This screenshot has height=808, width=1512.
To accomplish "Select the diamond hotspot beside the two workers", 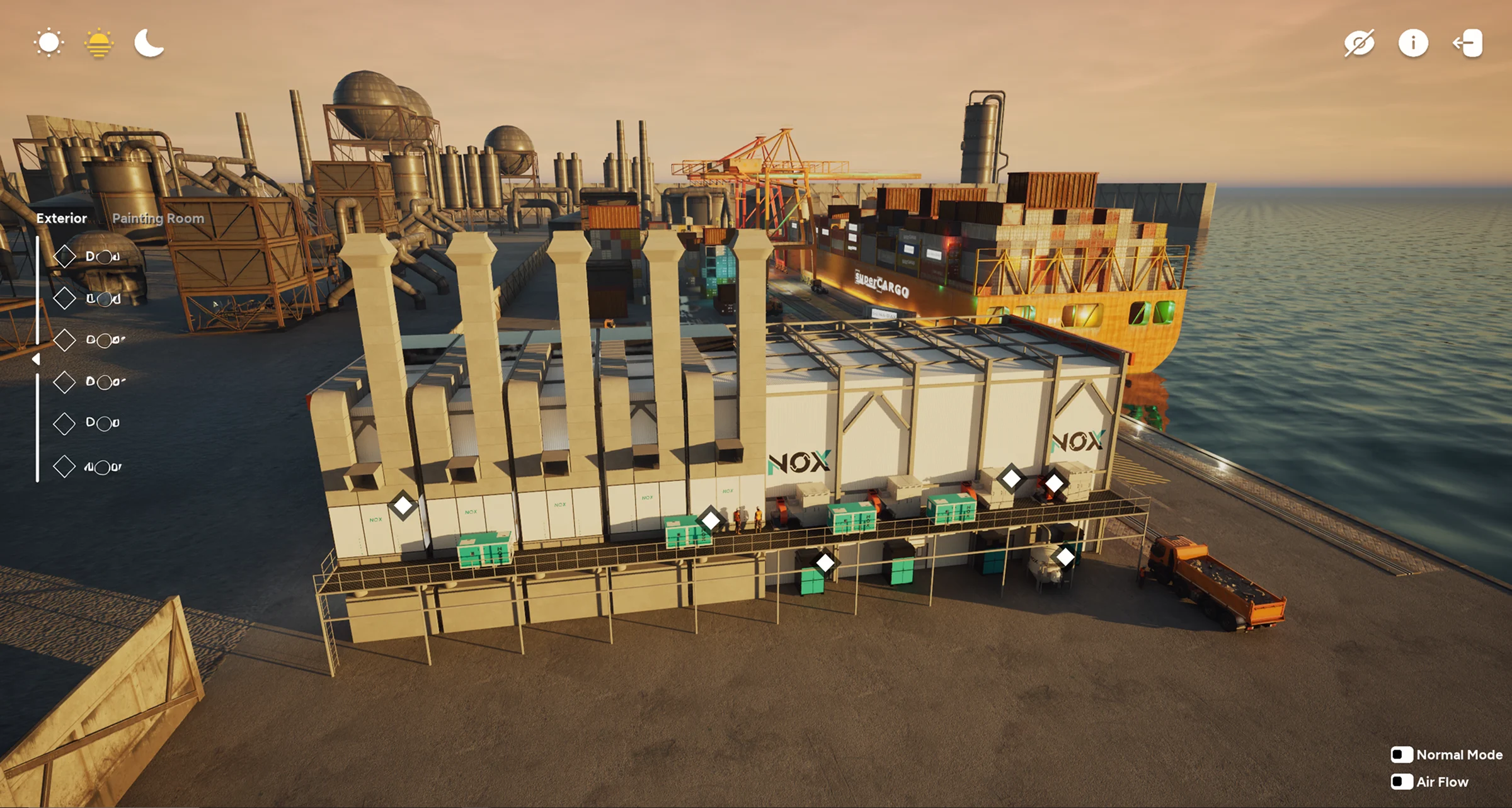I will click(x=711, y=520).
